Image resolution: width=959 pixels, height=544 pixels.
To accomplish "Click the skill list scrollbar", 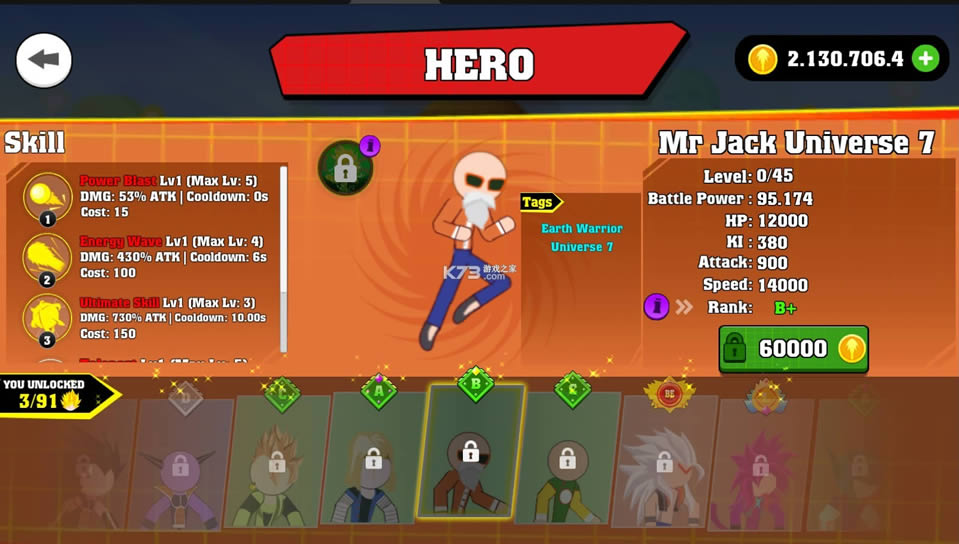I will pos(284,258).
